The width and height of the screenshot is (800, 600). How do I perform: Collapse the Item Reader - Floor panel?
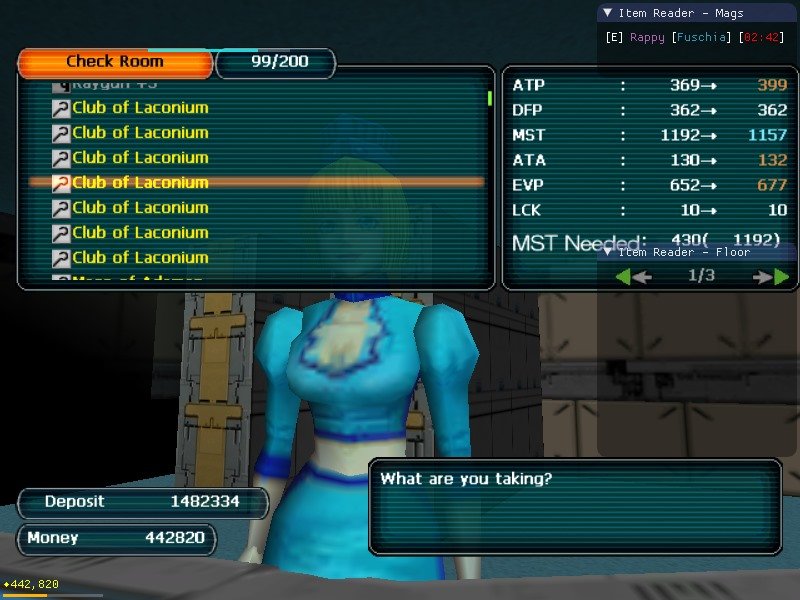click(x=607, y=252)
